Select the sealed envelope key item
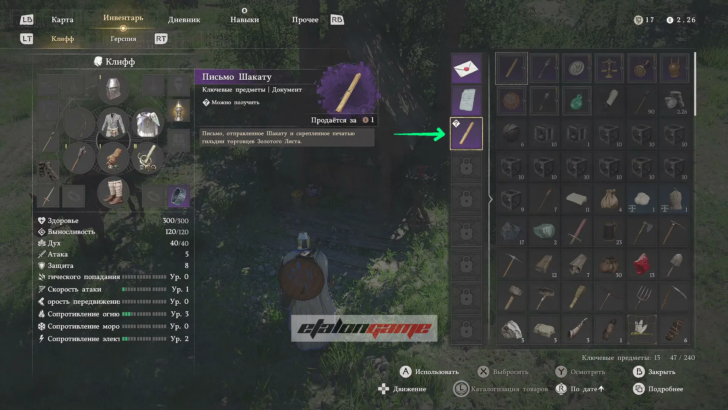 [467, 69]
